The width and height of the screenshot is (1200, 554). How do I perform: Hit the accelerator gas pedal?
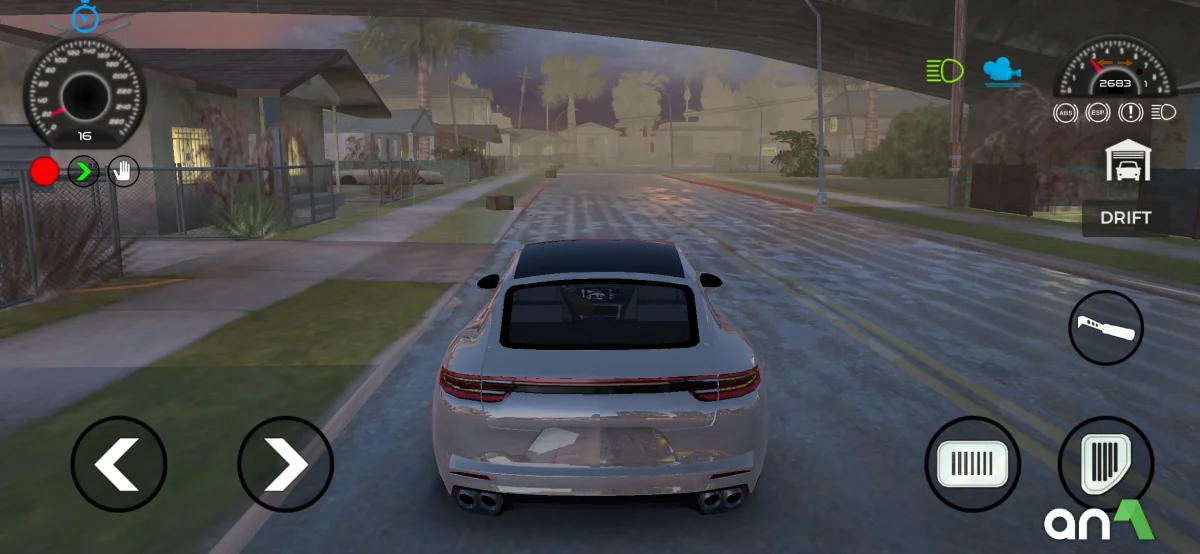(x=1105, y=464)
